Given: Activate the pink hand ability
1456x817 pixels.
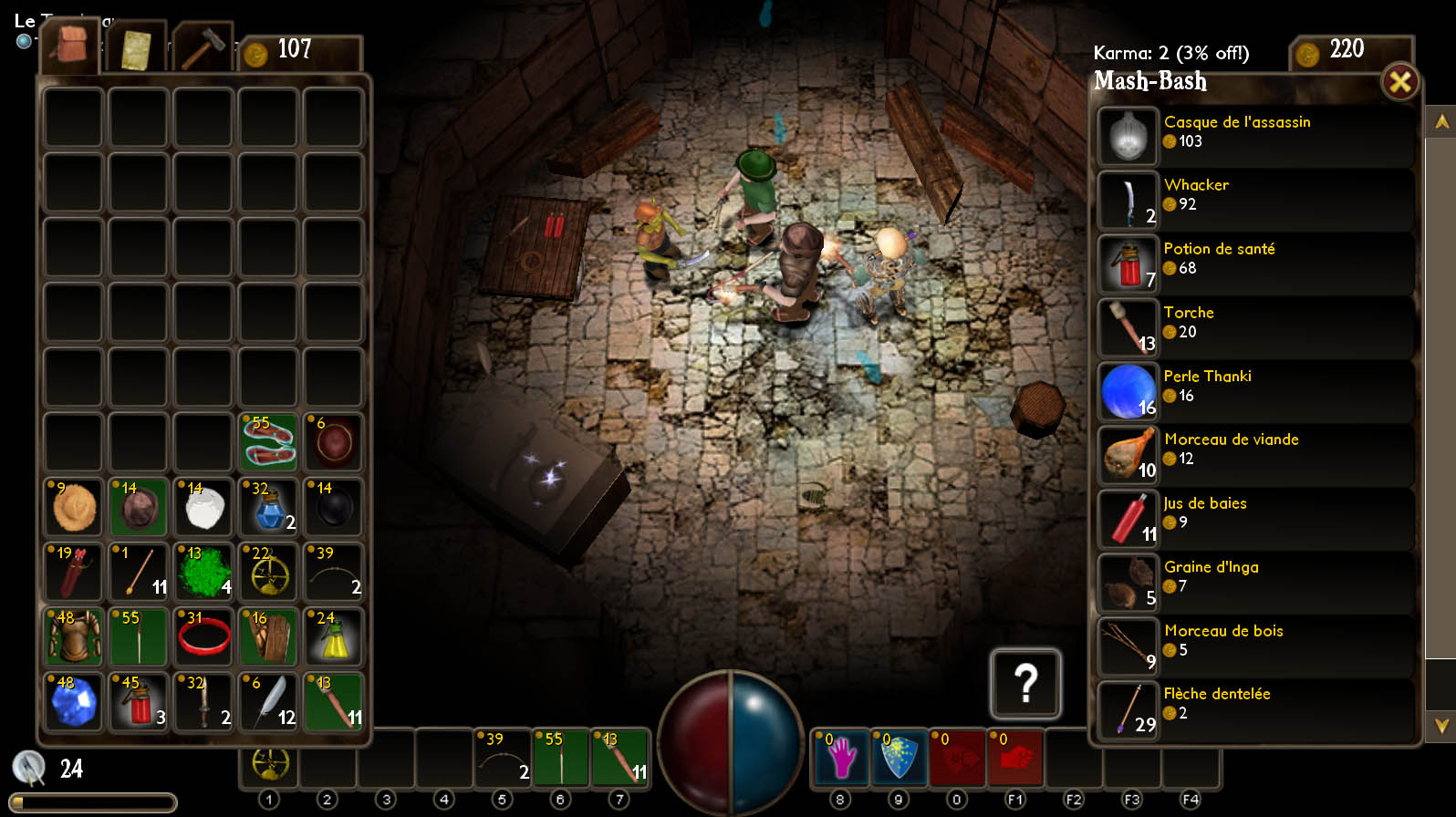Looking at the screenshot, I should pos(840,757).
